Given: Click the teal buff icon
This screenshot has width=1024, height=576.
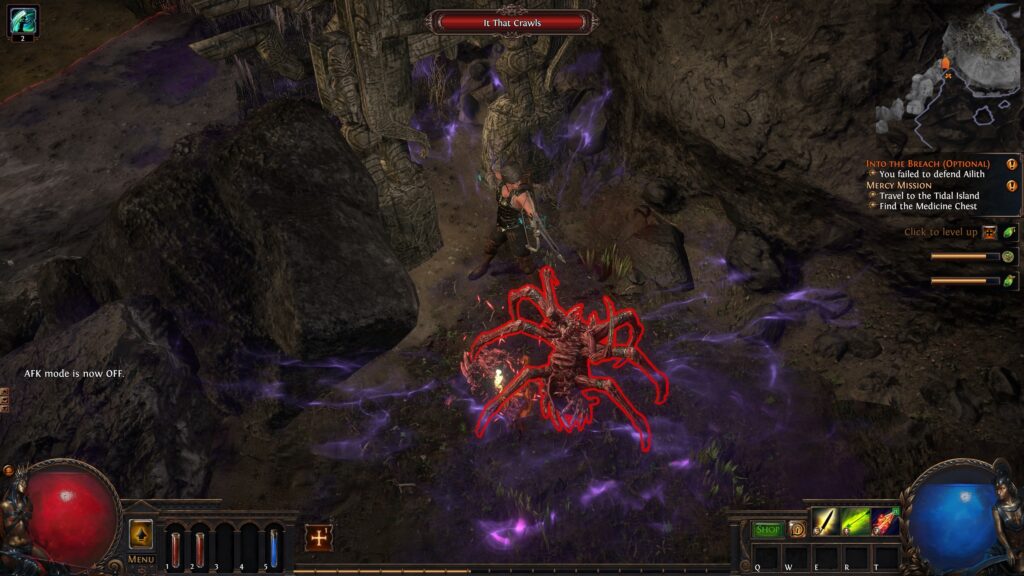Looking at the screenshot, I should coord(22,21).
